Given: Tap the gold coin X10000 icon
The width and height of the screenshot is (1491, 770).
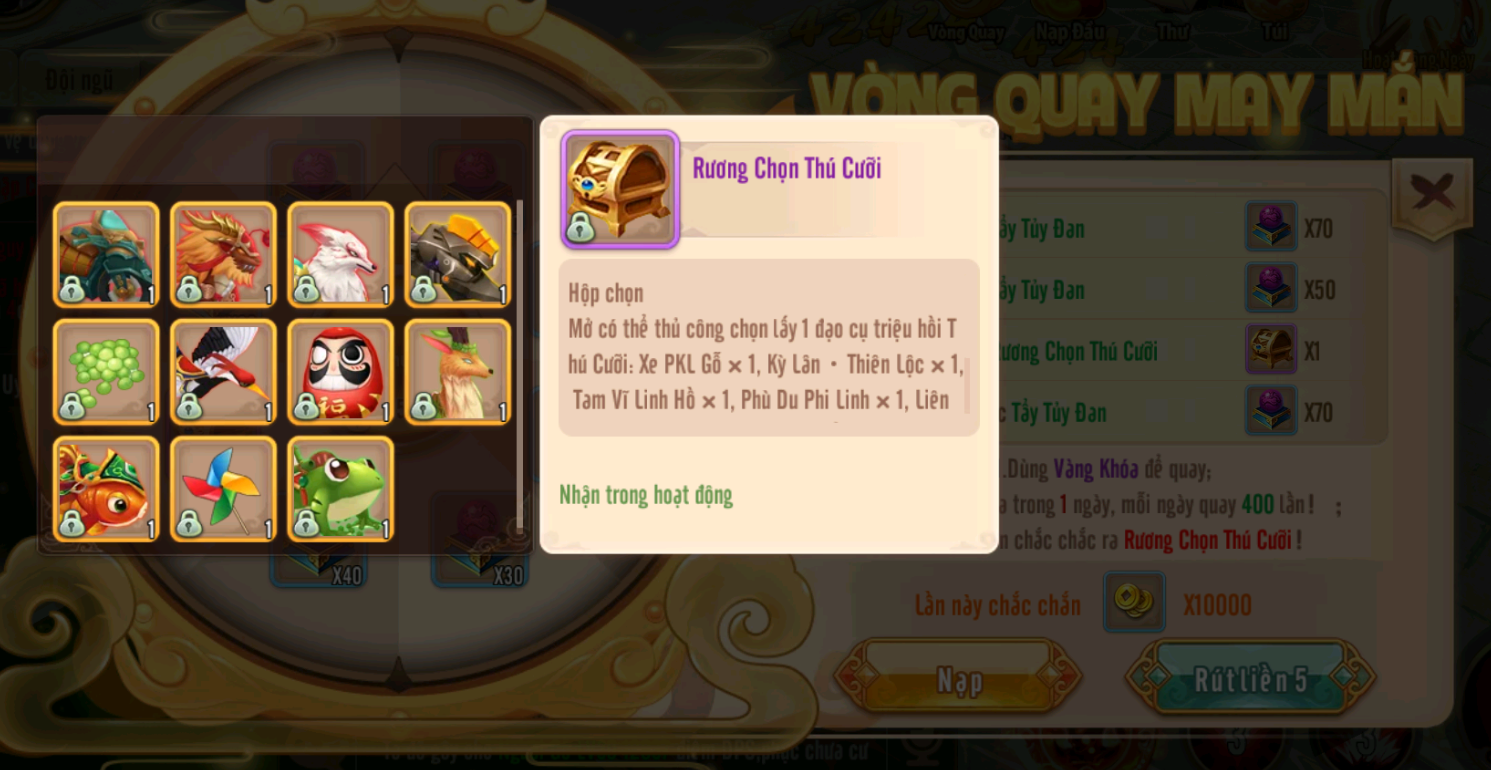Looking at the screenshot, I should pyautogui.click(x=1134, y=602).
